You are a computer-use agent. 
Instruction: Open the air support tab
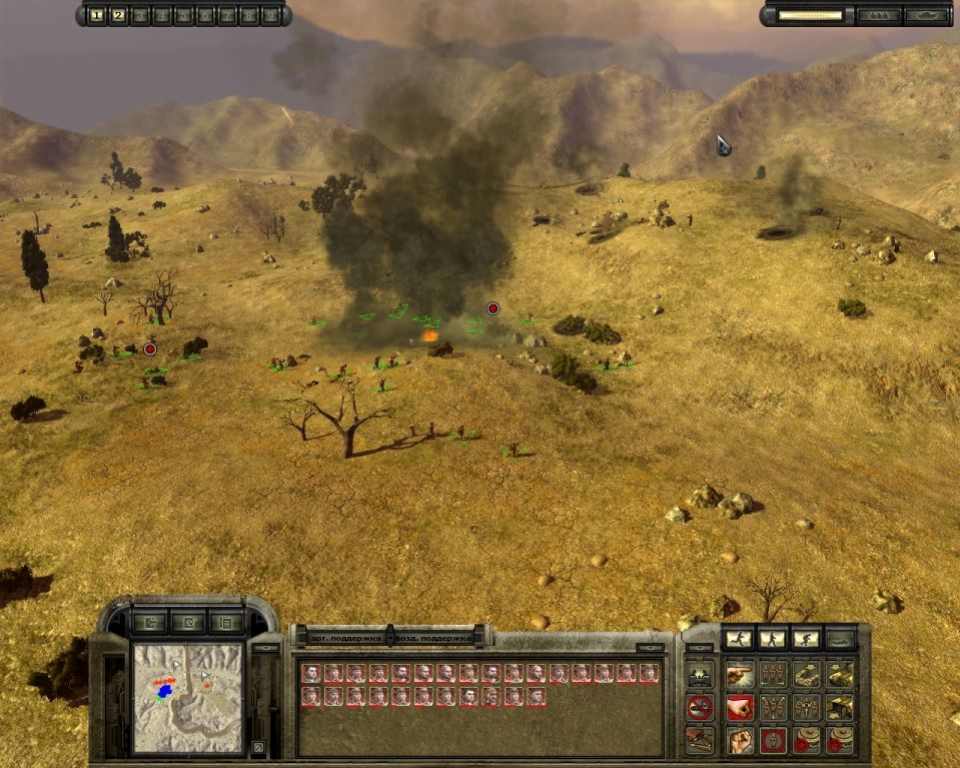[442, 637]
